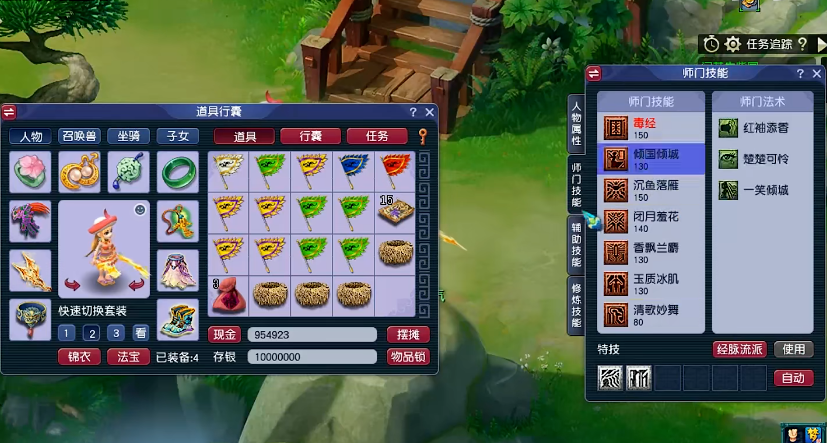Image resolution: width=827 pixels, height=443 pixels.
Task: Select the 子女 tab
Action: (176, 136)
